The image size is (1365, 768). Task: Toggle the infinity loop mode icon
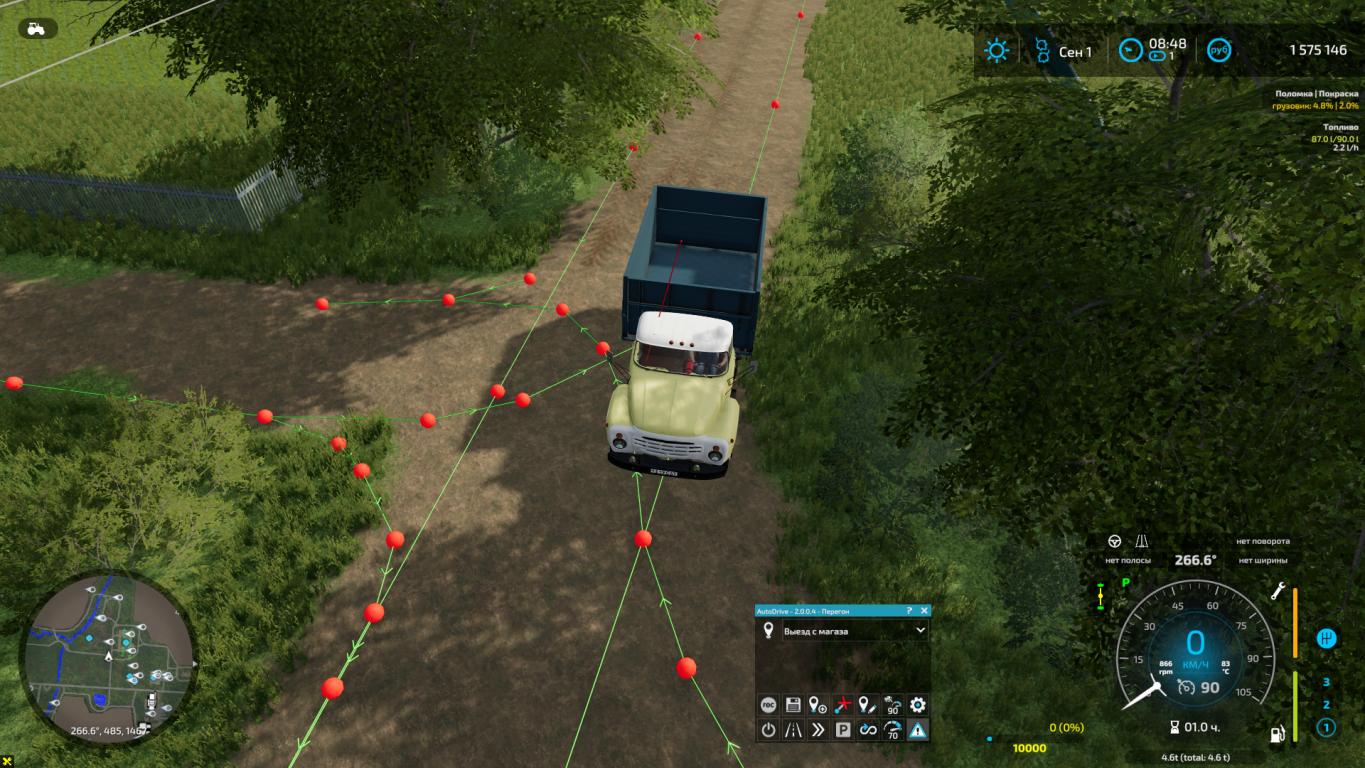tap(867, 730)
